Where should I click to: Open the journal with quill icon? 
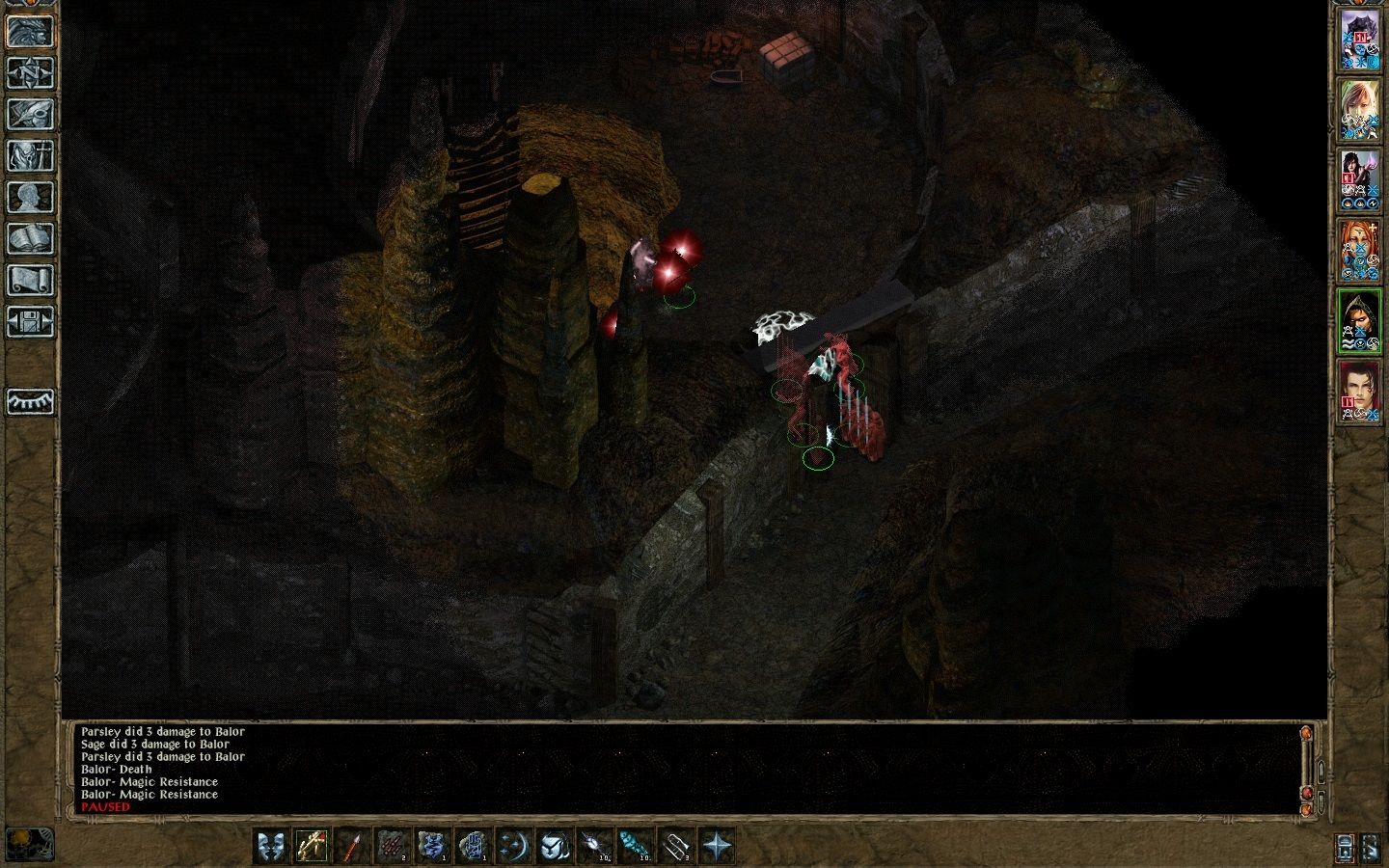[31, 116]
